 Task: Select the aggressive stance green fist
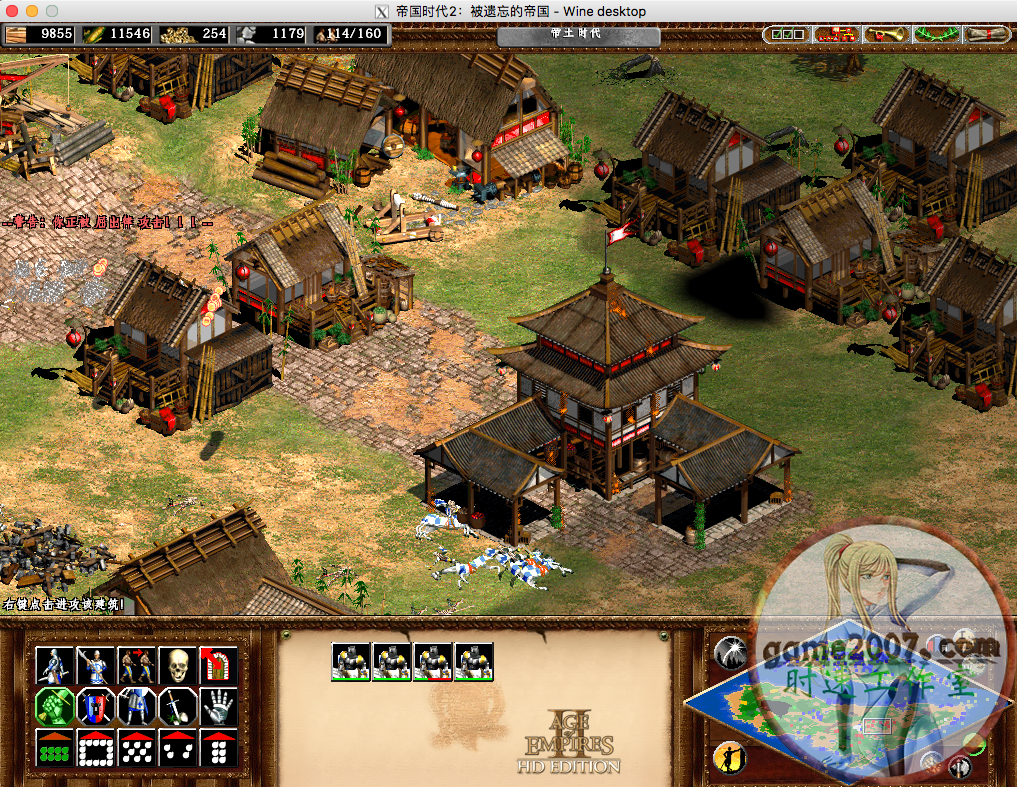(54, 706)
